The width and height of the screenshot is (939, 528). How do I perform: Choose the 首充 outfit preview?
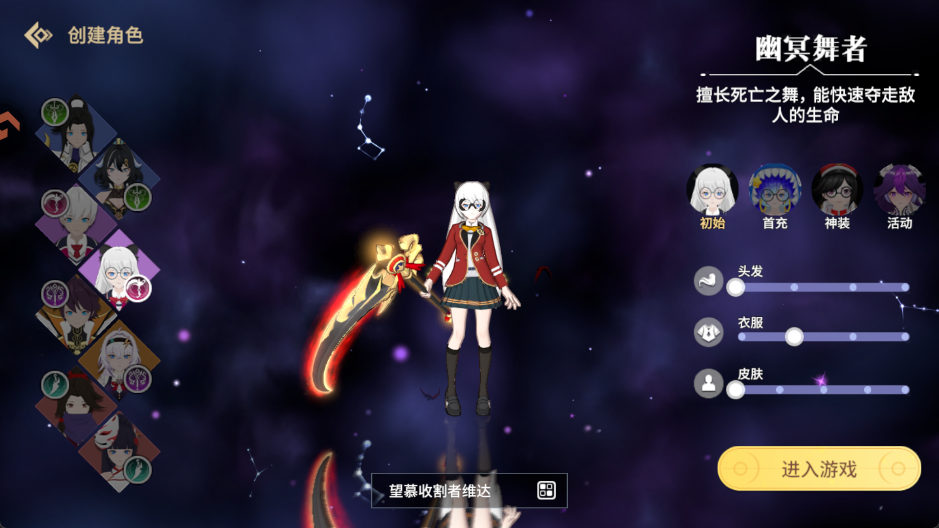tap(775, 189)
